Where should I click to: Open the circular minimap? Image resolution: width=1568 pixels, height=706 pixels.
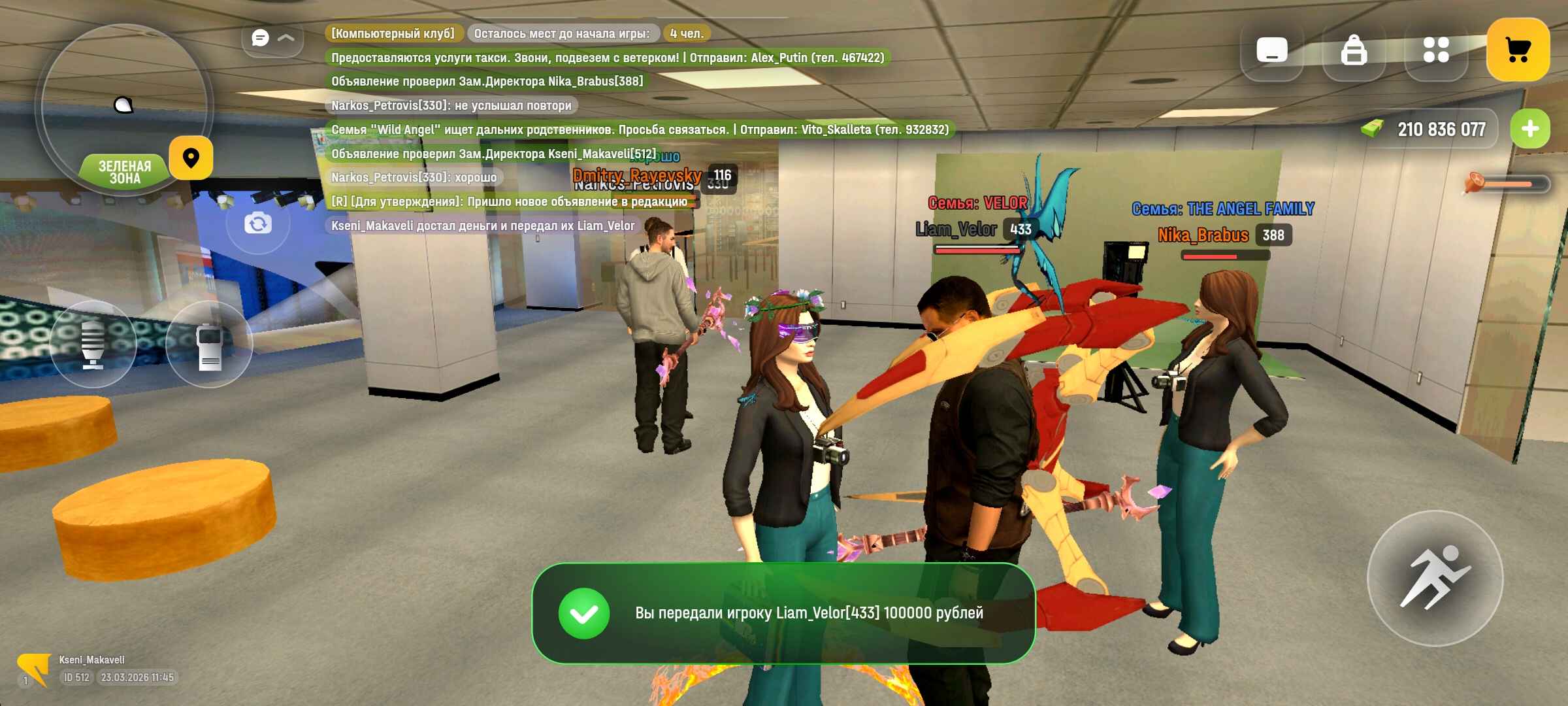coord(124,105)
